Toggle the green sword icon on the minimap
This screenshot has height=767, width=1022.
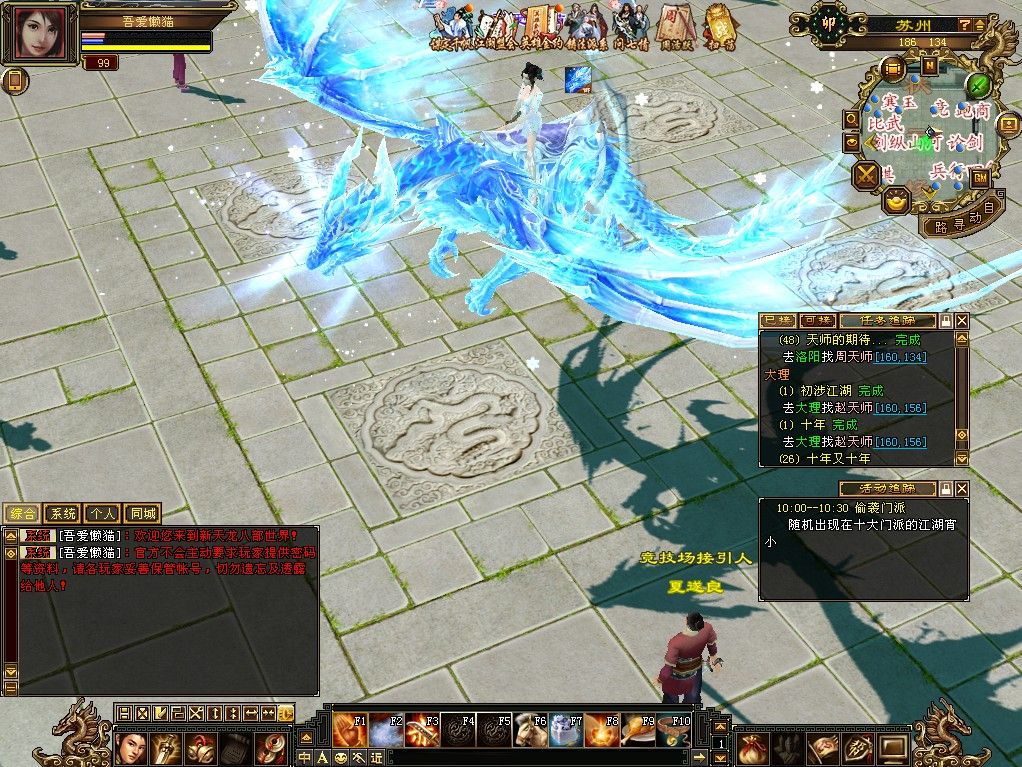980,84
